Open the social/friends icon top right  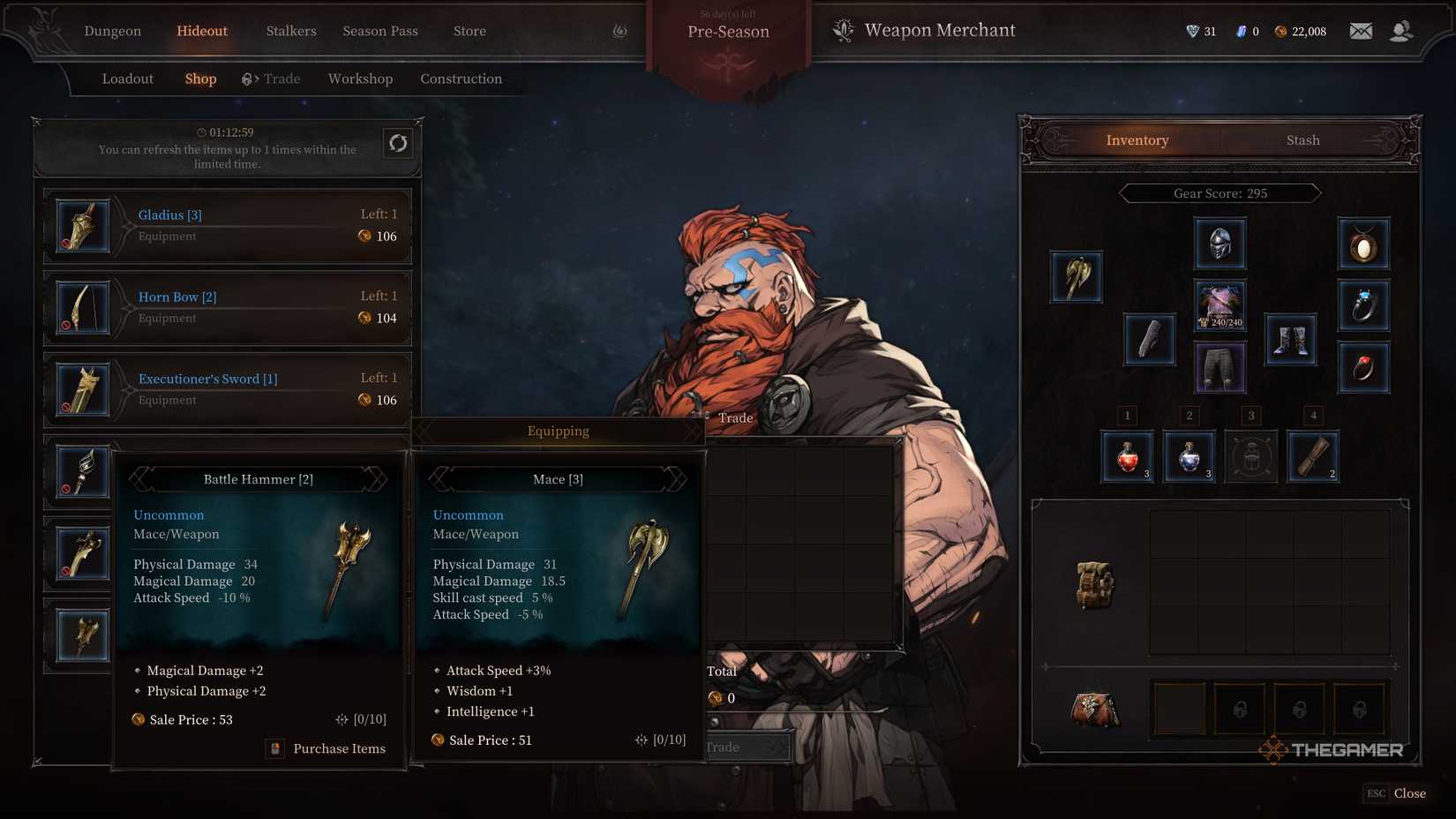click(x=1401, y=30)
